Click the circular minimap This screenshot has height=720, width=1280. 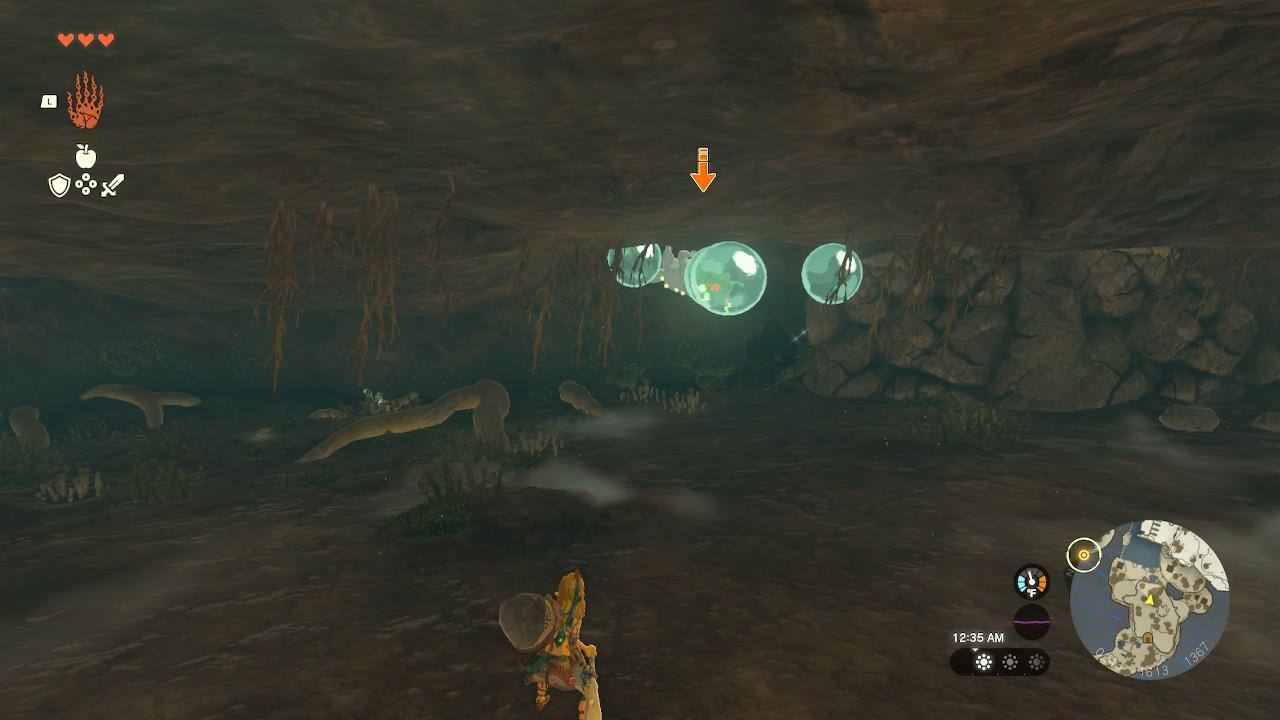point(1149,599)
